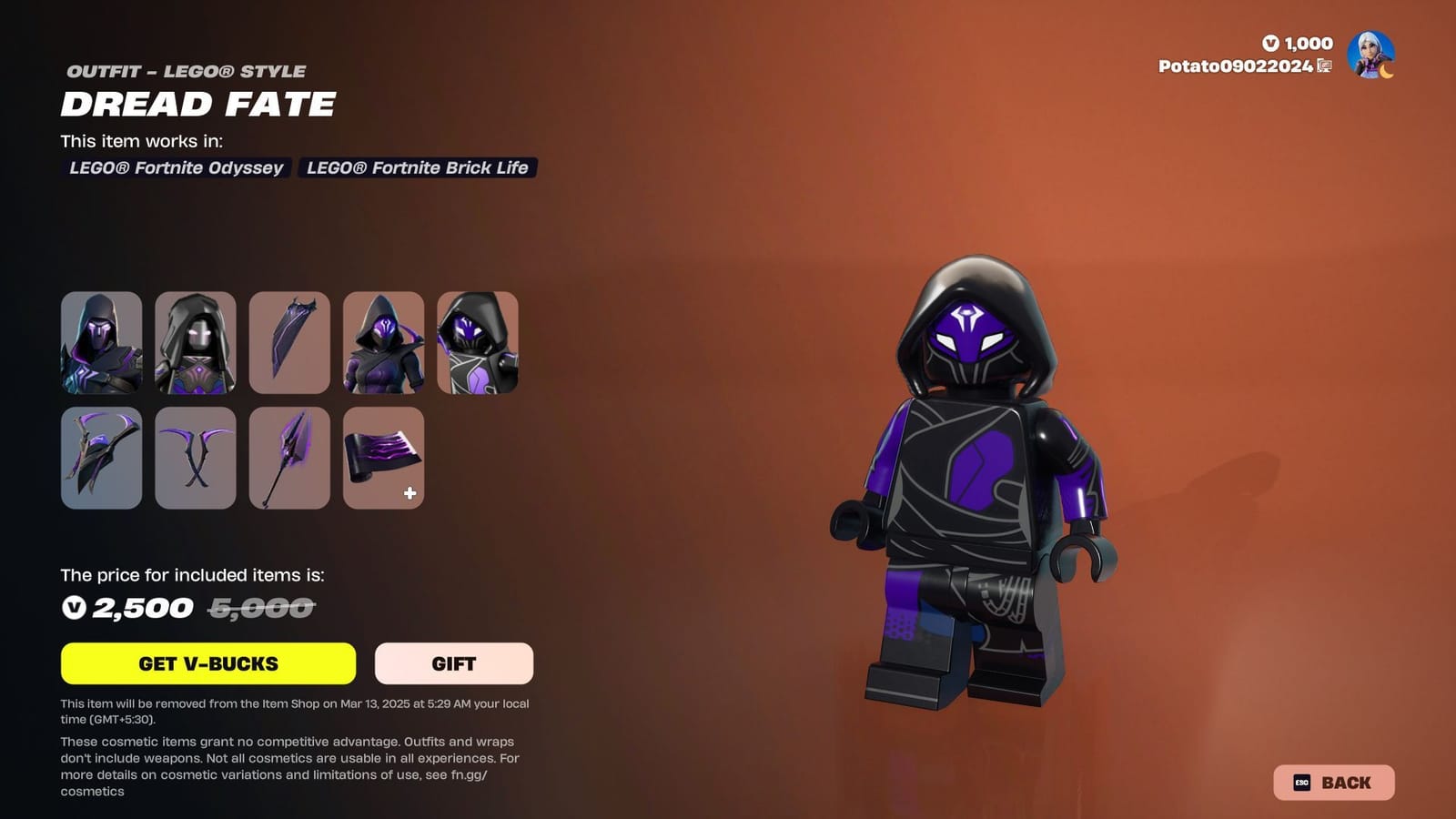This screenshot has height=819, width=1456.
Task: Click the GET V-BUCKS button
Action: point(207,663)
